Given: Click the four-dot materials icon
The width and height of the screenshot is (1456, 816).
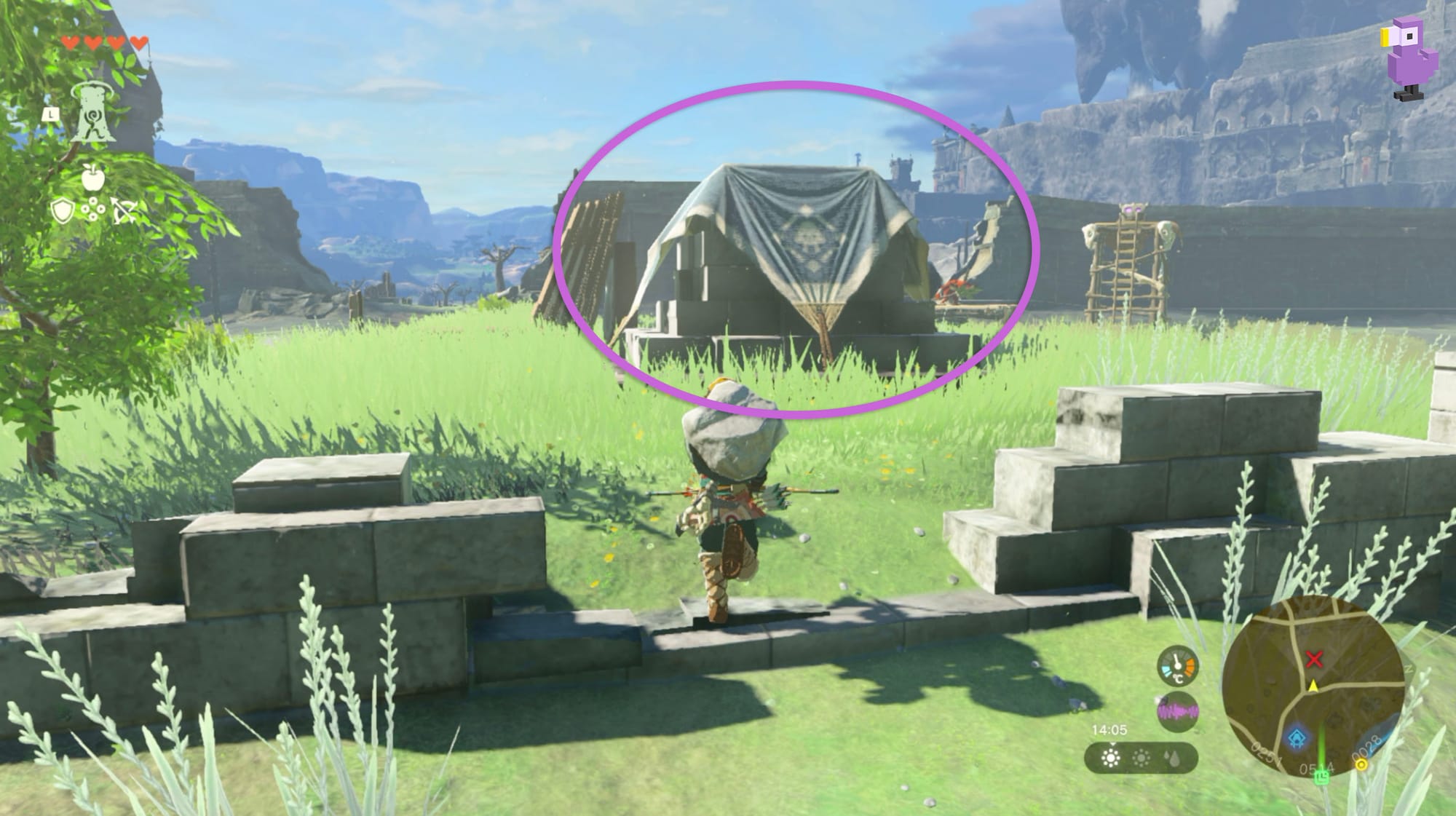Looking at the screenshot, I should [93, 209].
